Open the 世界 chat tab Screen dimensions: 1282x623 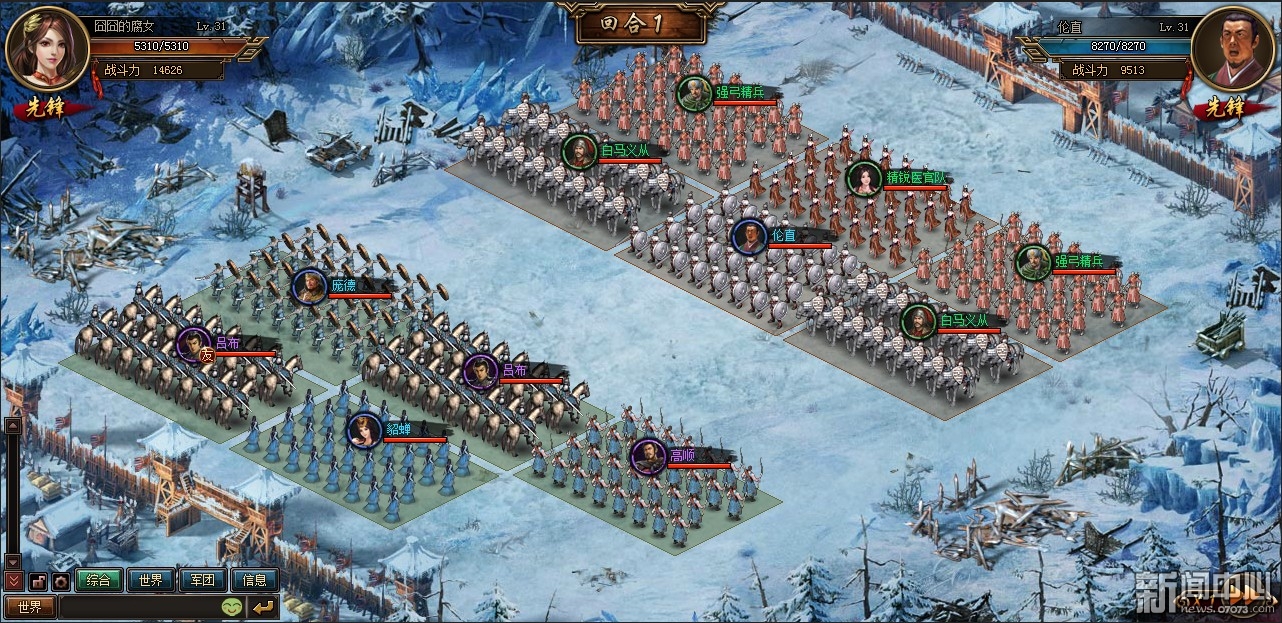pos(151,580)
